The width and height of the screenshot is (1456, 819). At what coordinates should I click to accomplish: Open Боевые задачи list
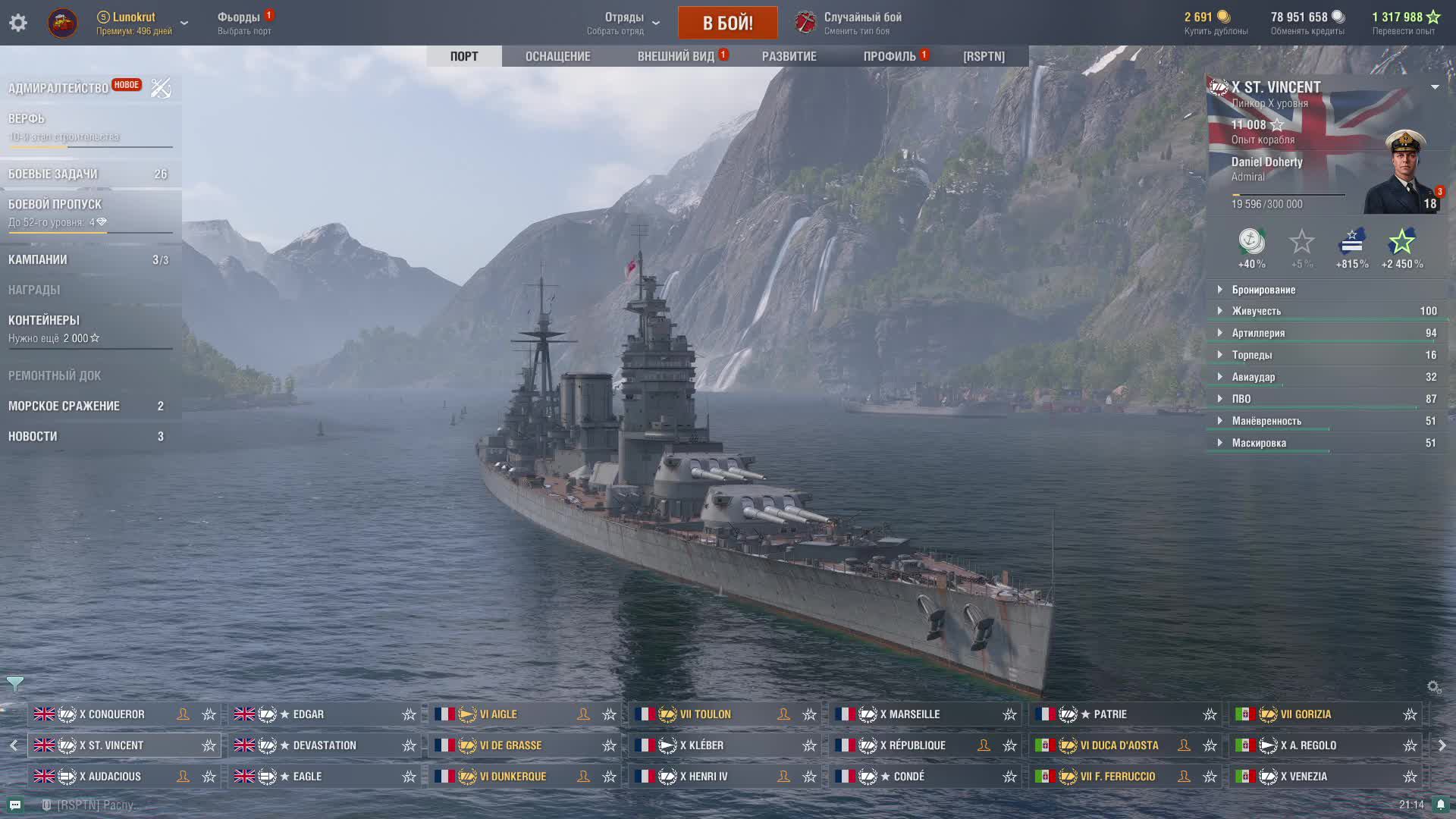[53, 174]
